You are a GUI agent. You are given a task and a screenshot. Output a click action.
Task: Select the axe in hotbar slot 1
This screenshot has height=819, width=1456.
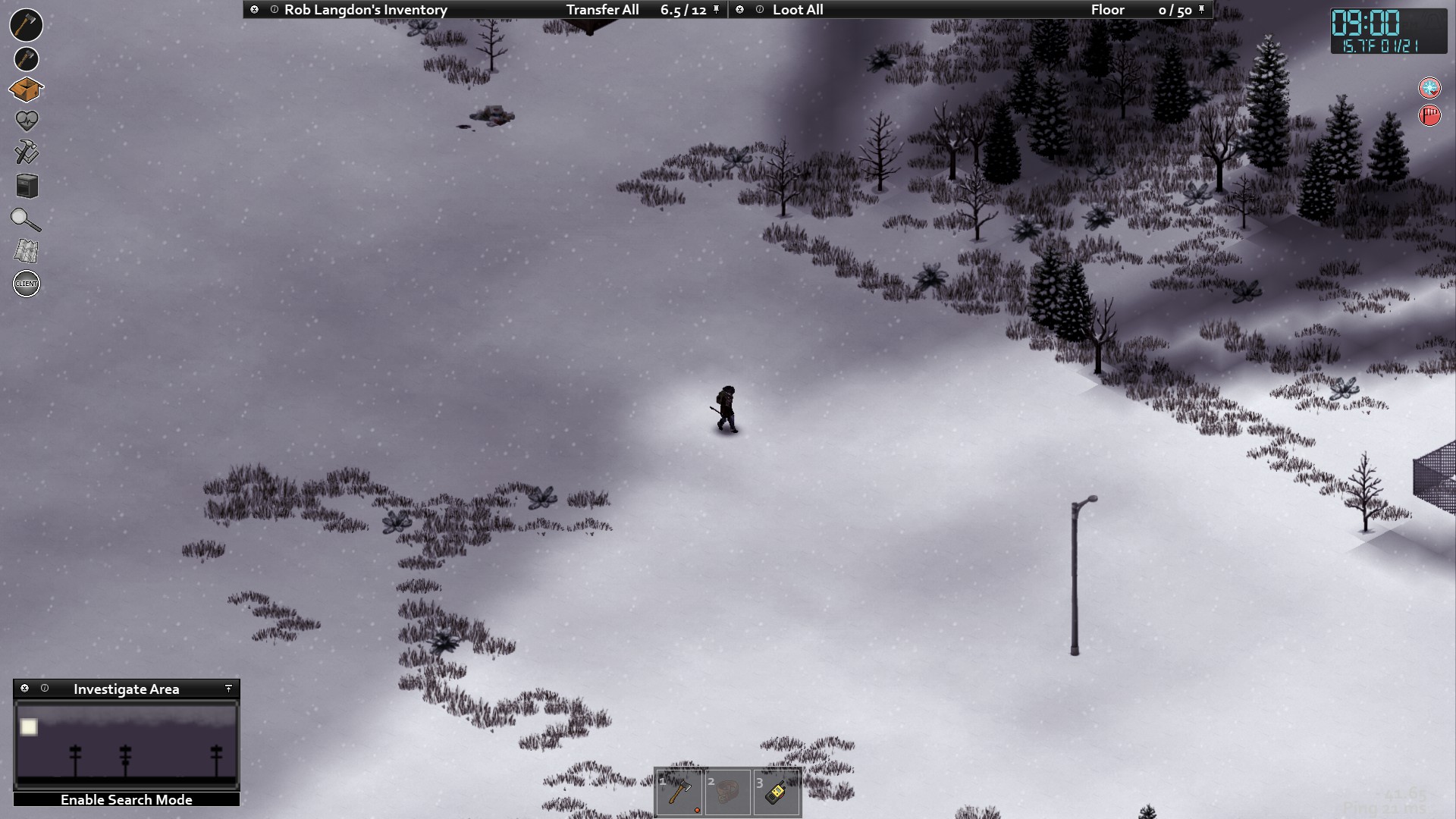point(679,793)
